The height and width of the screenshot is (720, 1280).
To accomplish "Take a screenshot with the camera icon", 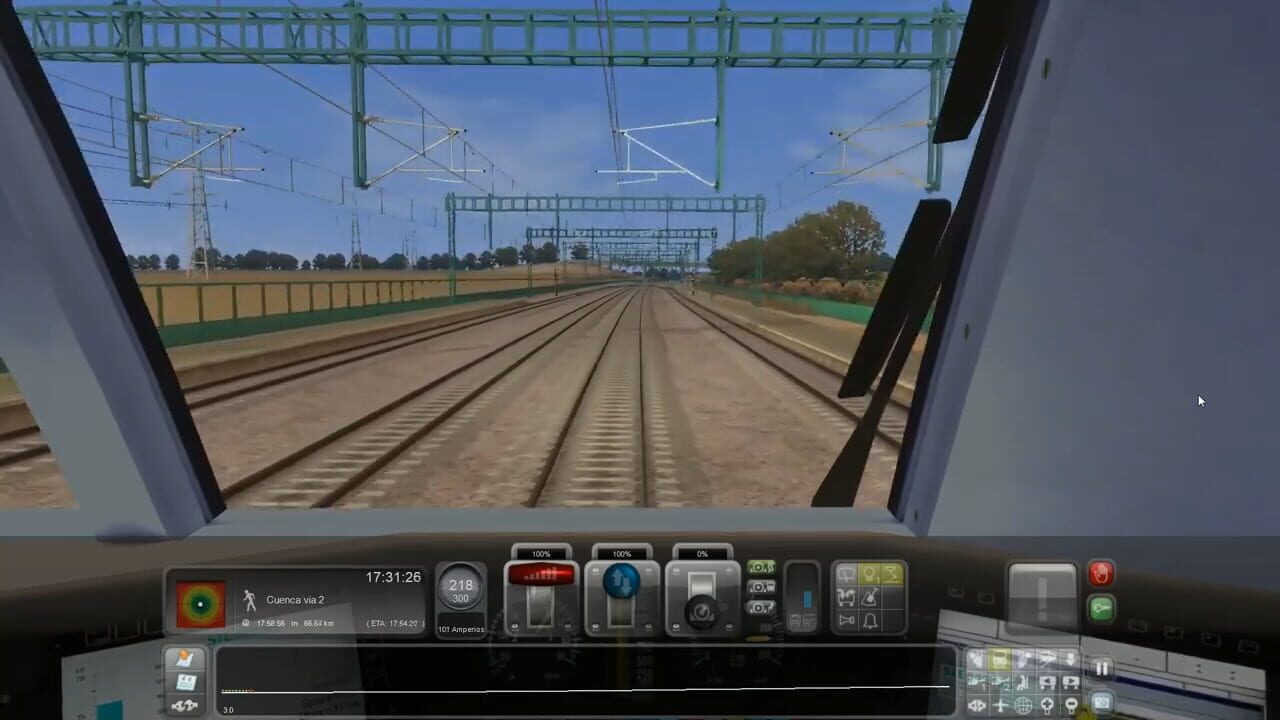I will click(x=1102, y=704).
